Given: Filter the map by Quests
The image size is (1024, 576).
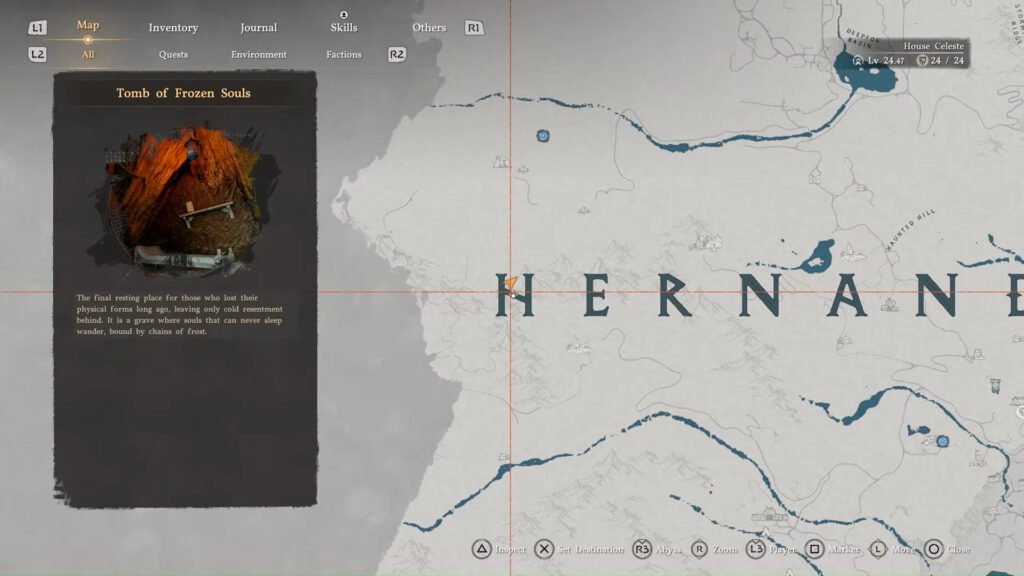Looking at the screenshot, I should 173,55.
